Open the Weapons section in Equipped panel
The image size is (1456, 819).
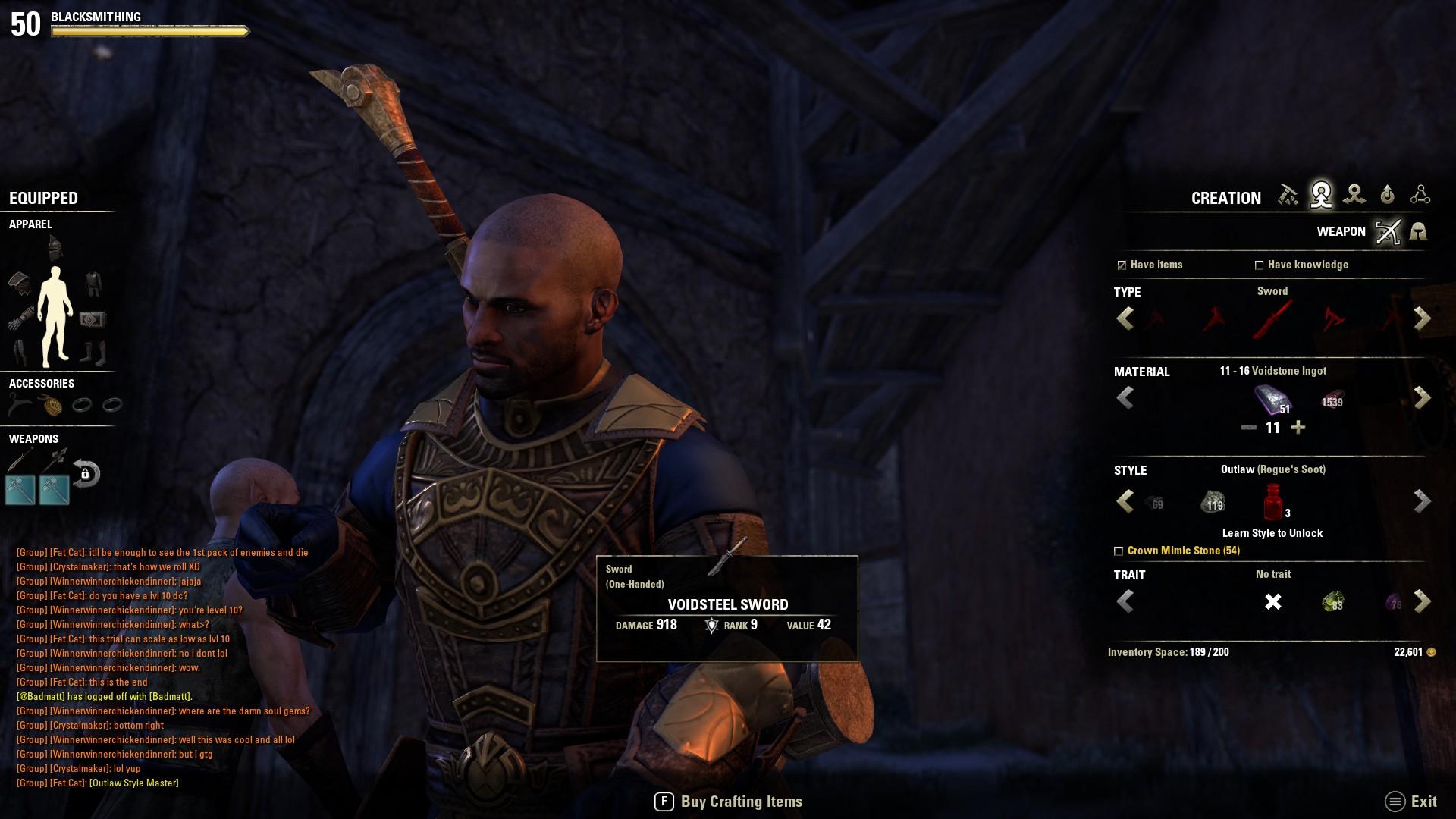pyautogui.click(x=33, y=438)
